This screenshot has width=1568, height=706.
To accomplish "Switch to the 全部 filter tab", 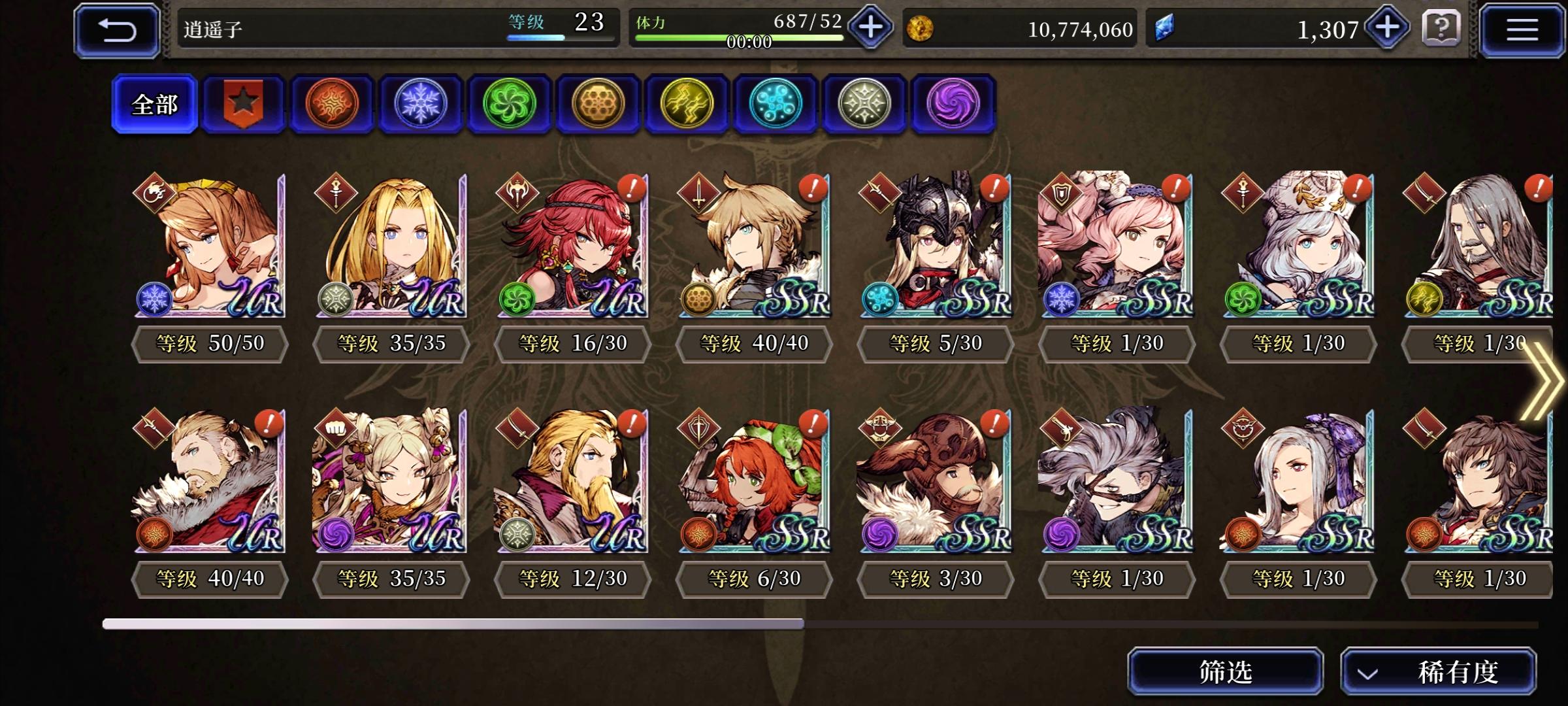I will pos(154,105).
